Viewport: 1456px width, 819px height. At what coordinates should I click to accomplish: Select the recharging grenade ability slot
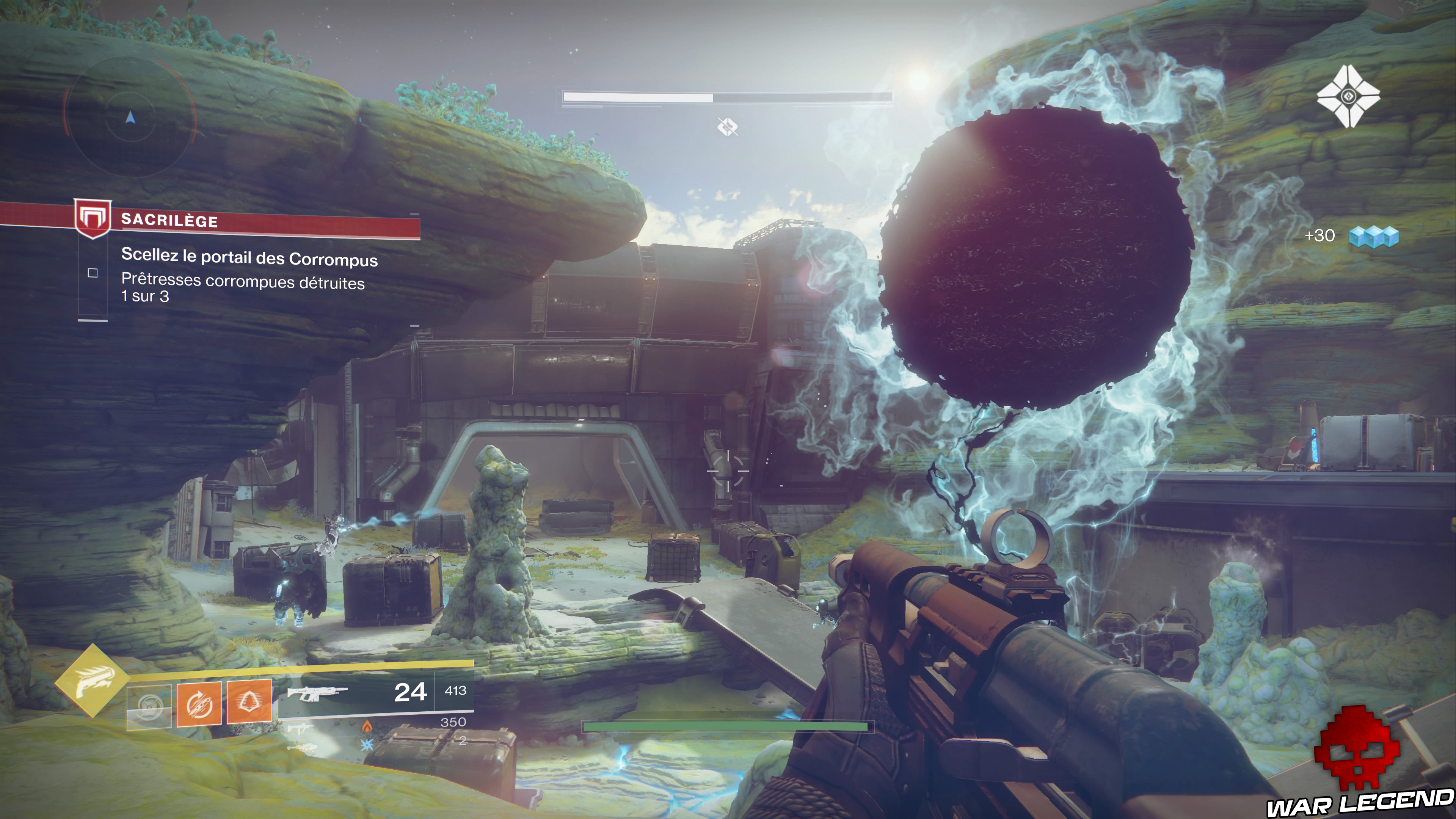coord(149,706)
